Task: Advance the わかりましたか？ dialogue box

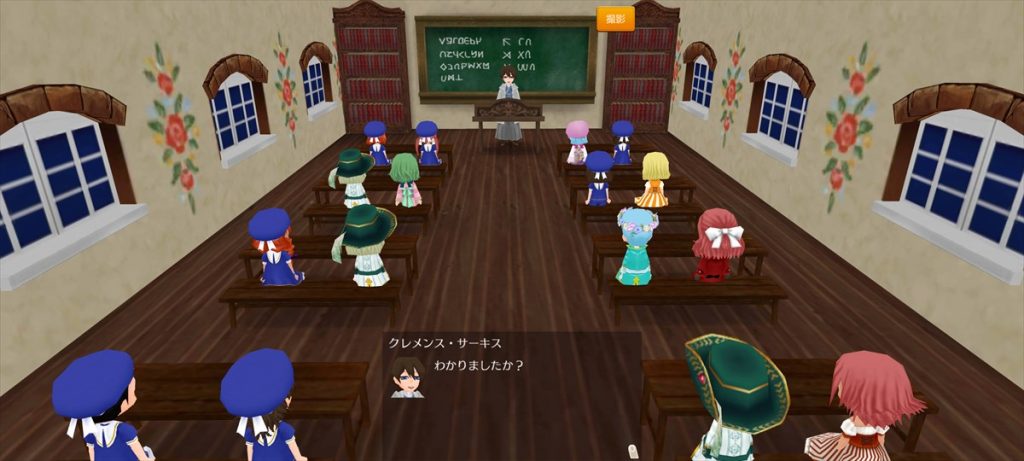Action: pyautogui.click(x=512, y=390)
